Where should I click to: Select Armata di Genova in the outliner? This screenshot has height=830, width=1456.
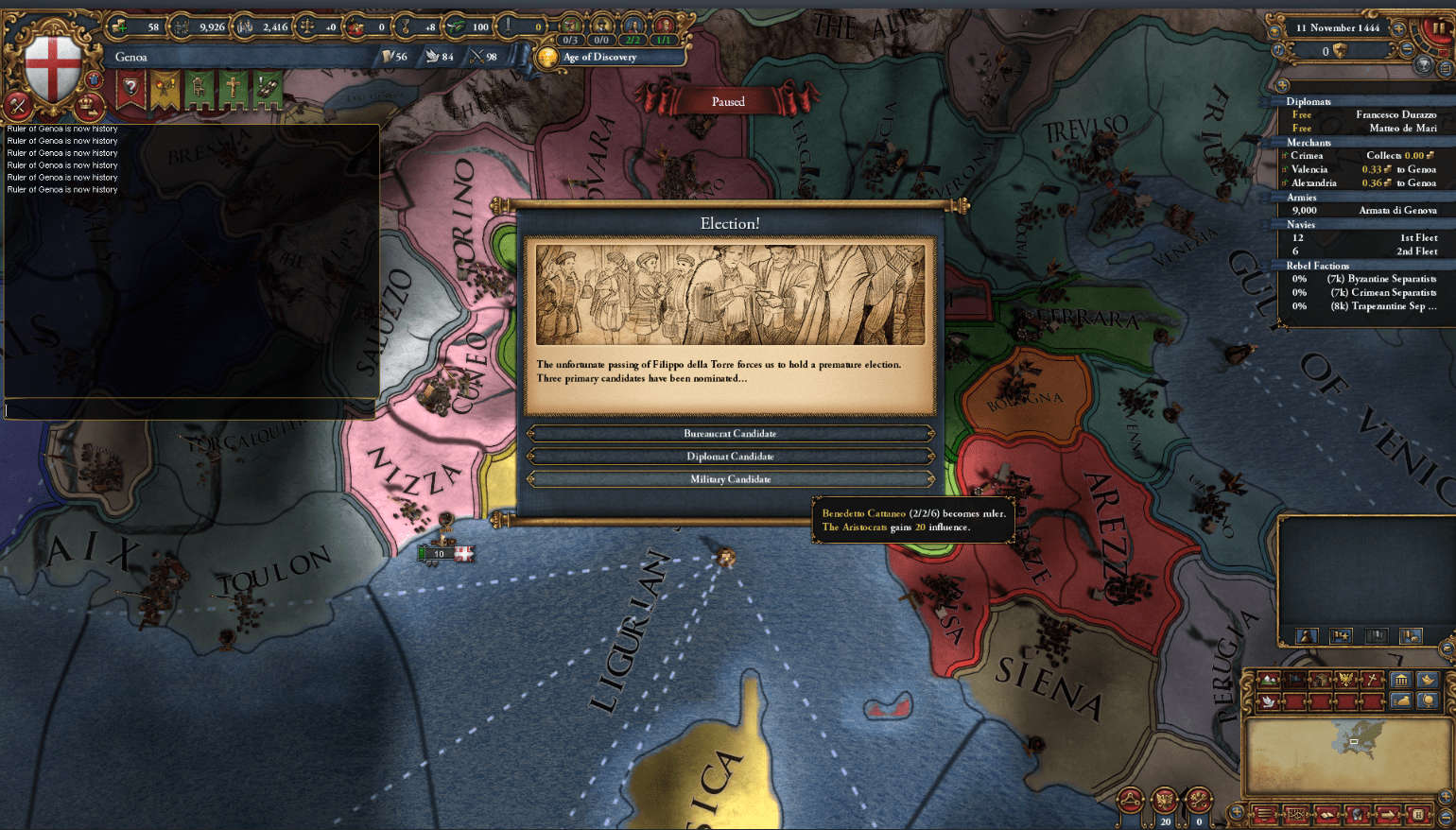[x=1398, y=210]
